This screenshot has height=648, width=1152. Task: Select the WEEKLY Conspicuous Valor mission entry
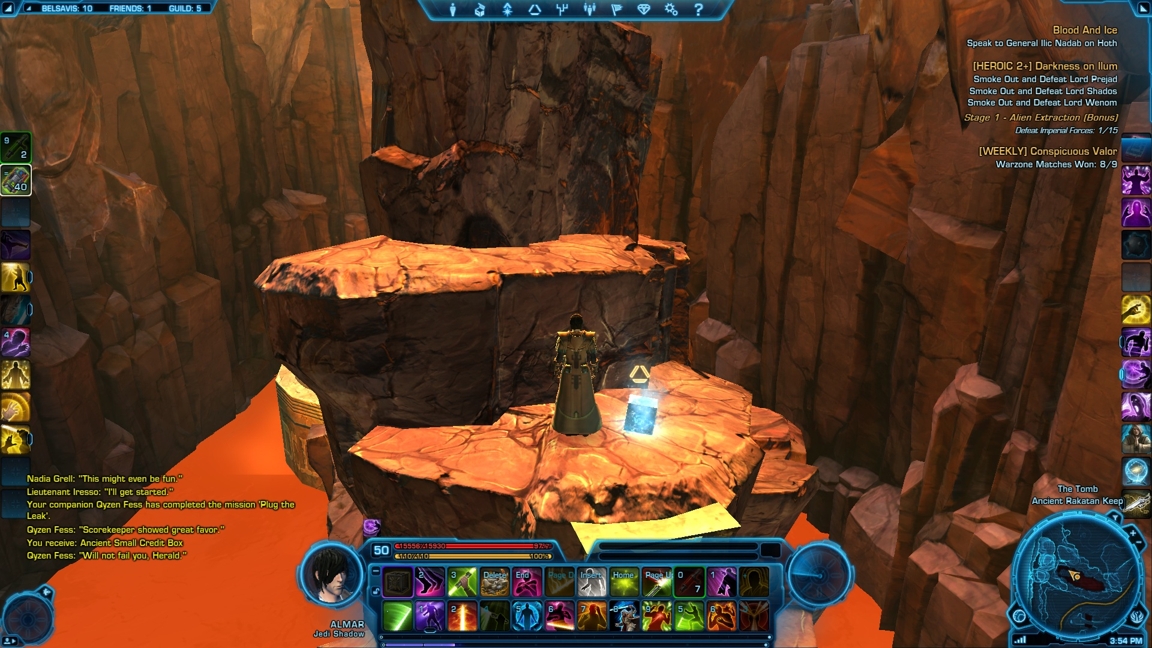pos(1047,151)
